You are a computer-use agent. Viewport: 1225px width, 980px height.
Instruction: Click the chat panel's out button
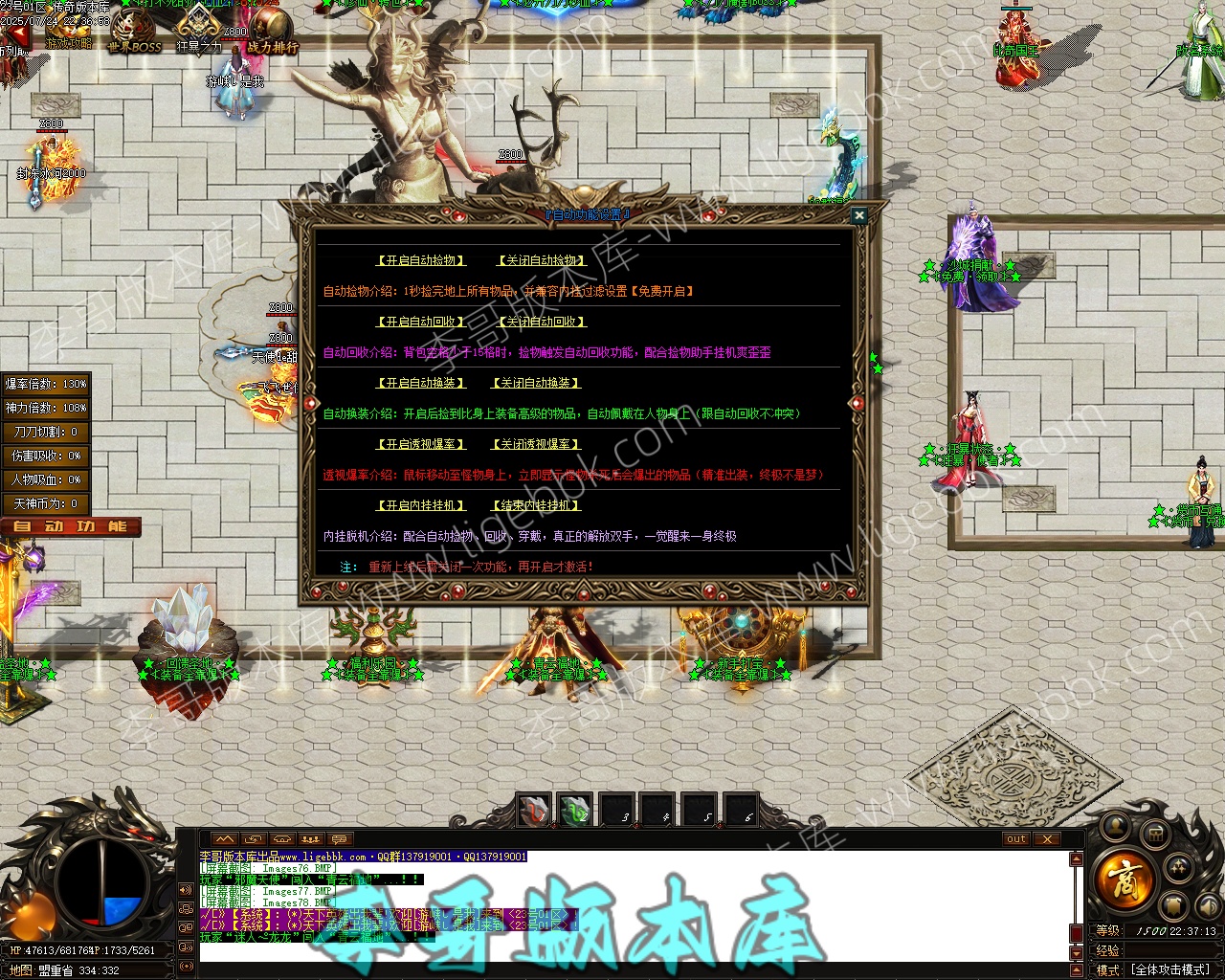click(x=1016, y=839)
